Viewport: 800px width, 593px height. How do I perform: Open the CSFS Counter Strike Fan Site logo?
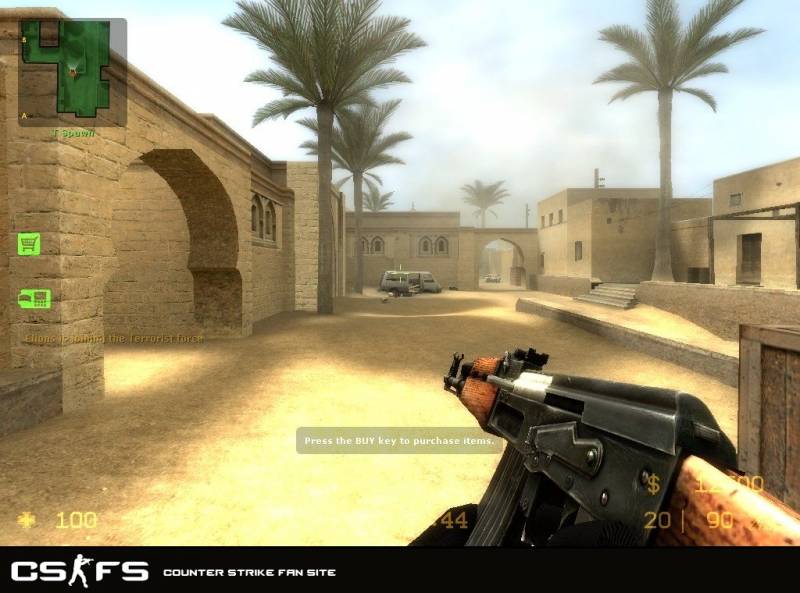[80, 572]
